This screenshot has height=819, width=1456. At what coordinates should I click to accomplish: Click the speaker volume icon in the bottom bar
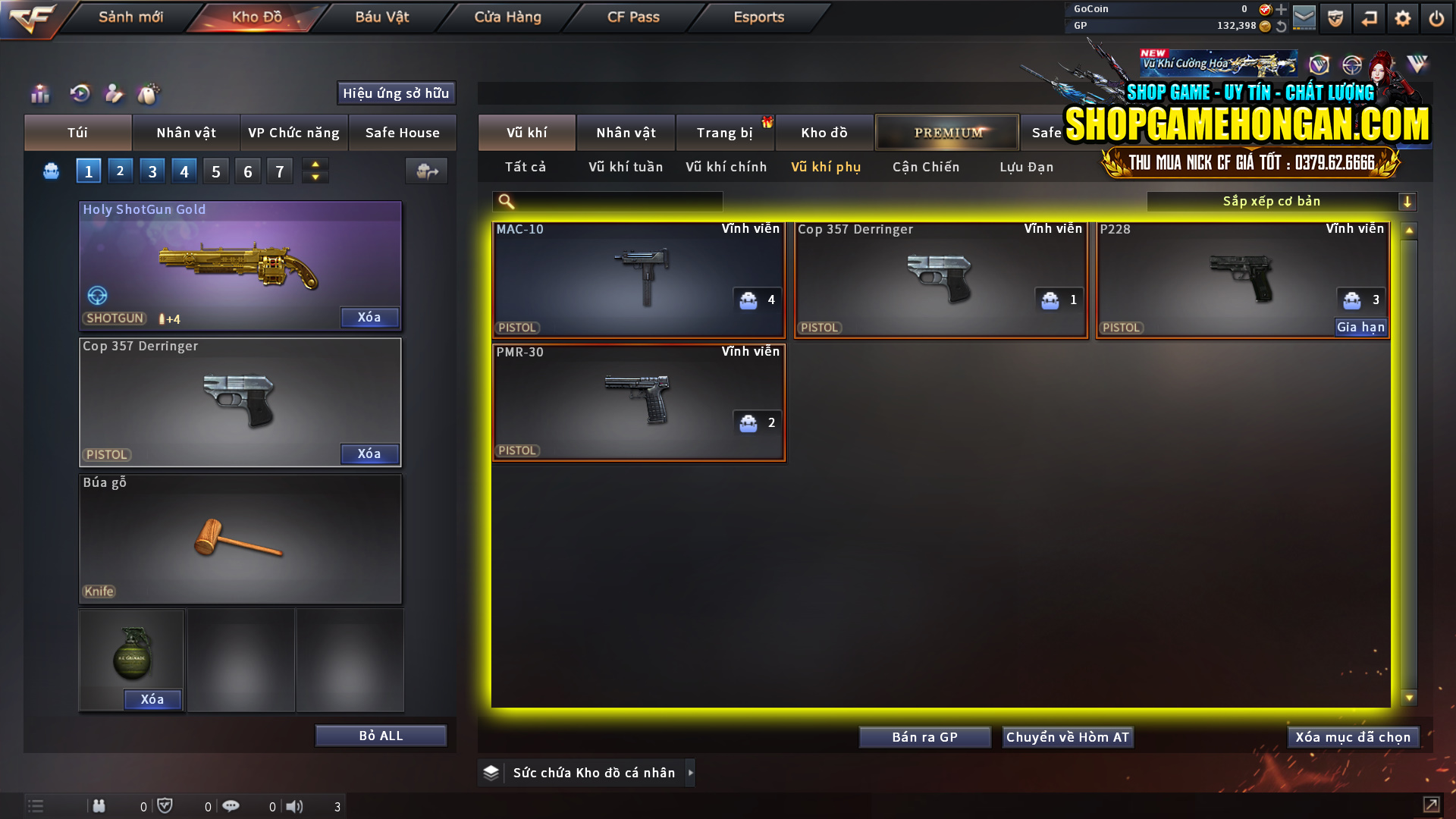point(296,806)
